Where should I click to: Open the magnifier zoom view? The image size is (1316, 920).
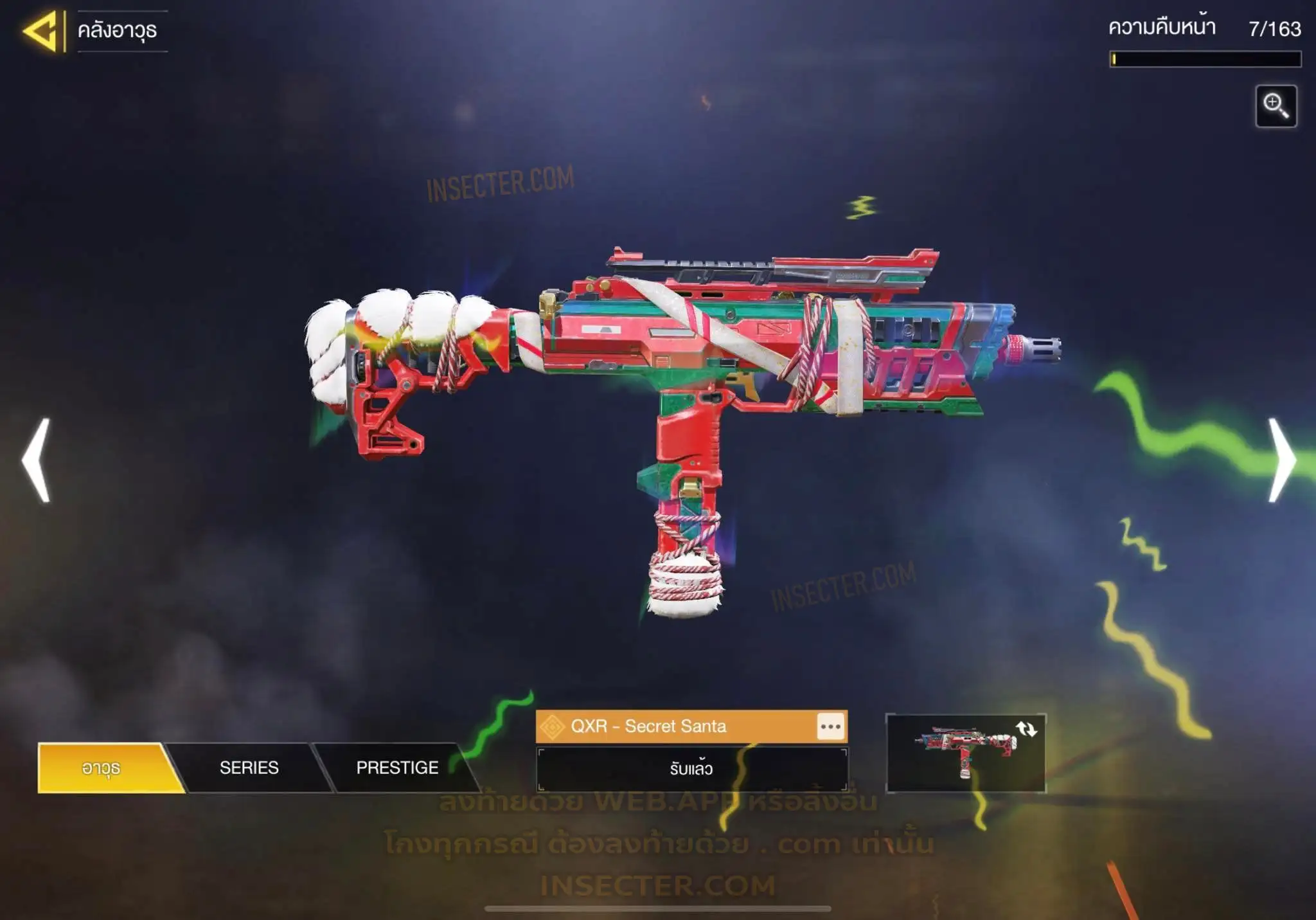1276,106
